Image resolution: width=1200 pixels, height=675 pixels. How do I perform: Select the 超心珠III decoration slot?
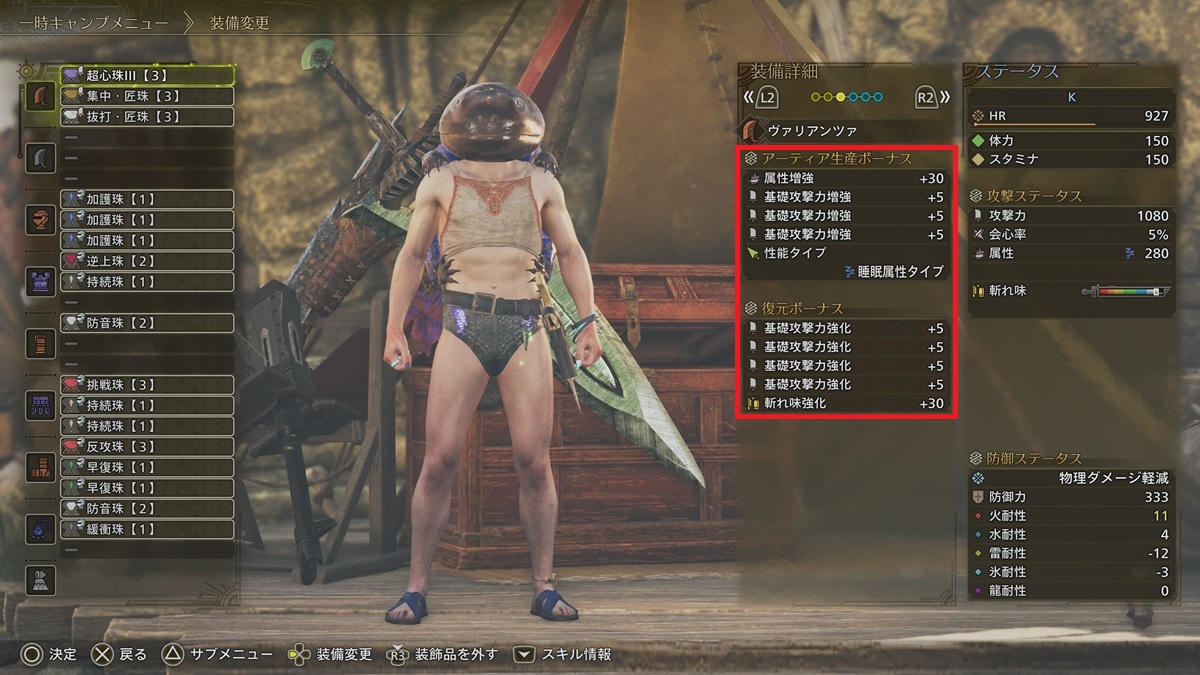click(x=147, y=75)
